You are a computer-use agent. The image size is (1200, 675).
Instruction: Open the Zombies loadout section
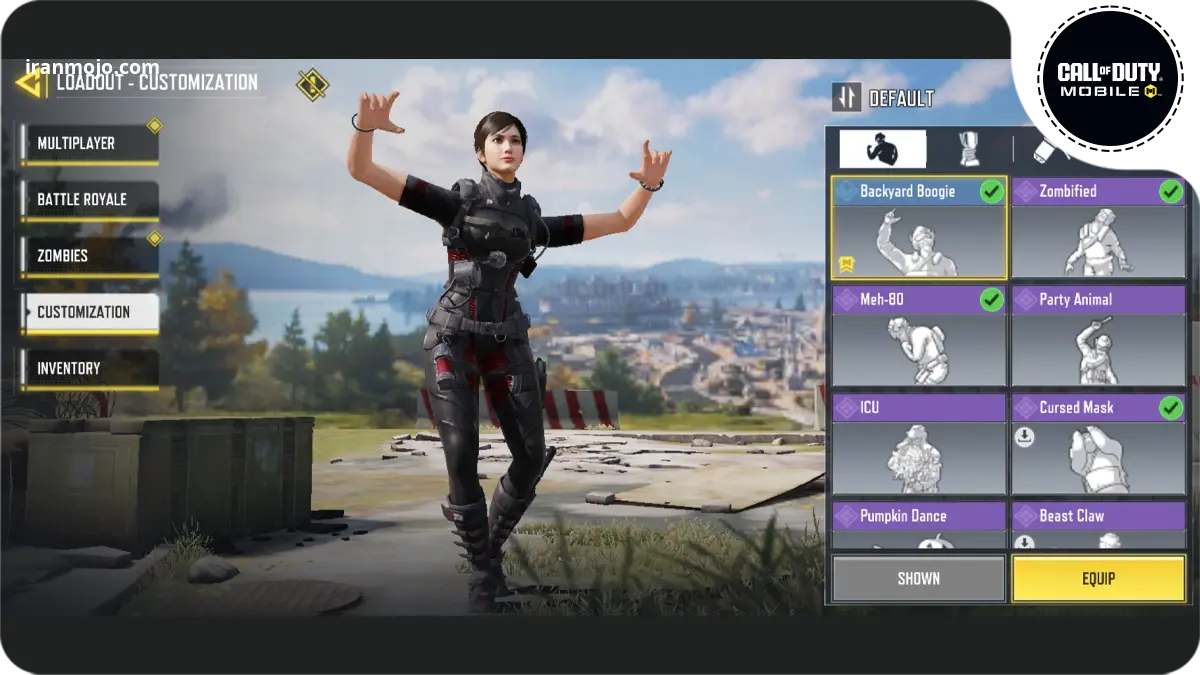tap(89, 256)
